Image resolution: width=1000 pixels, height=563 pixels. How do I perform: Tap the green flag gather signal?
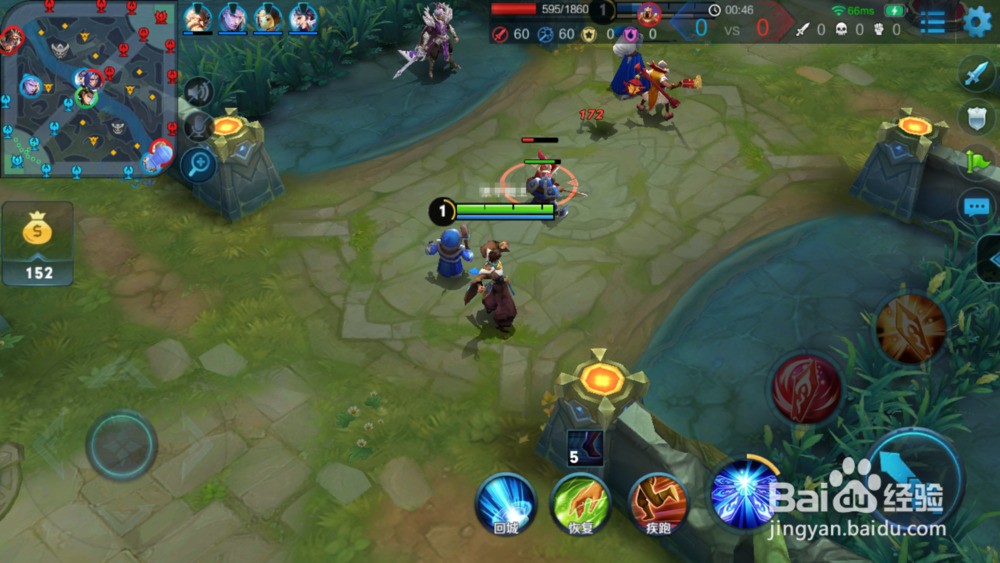(977, 161)
